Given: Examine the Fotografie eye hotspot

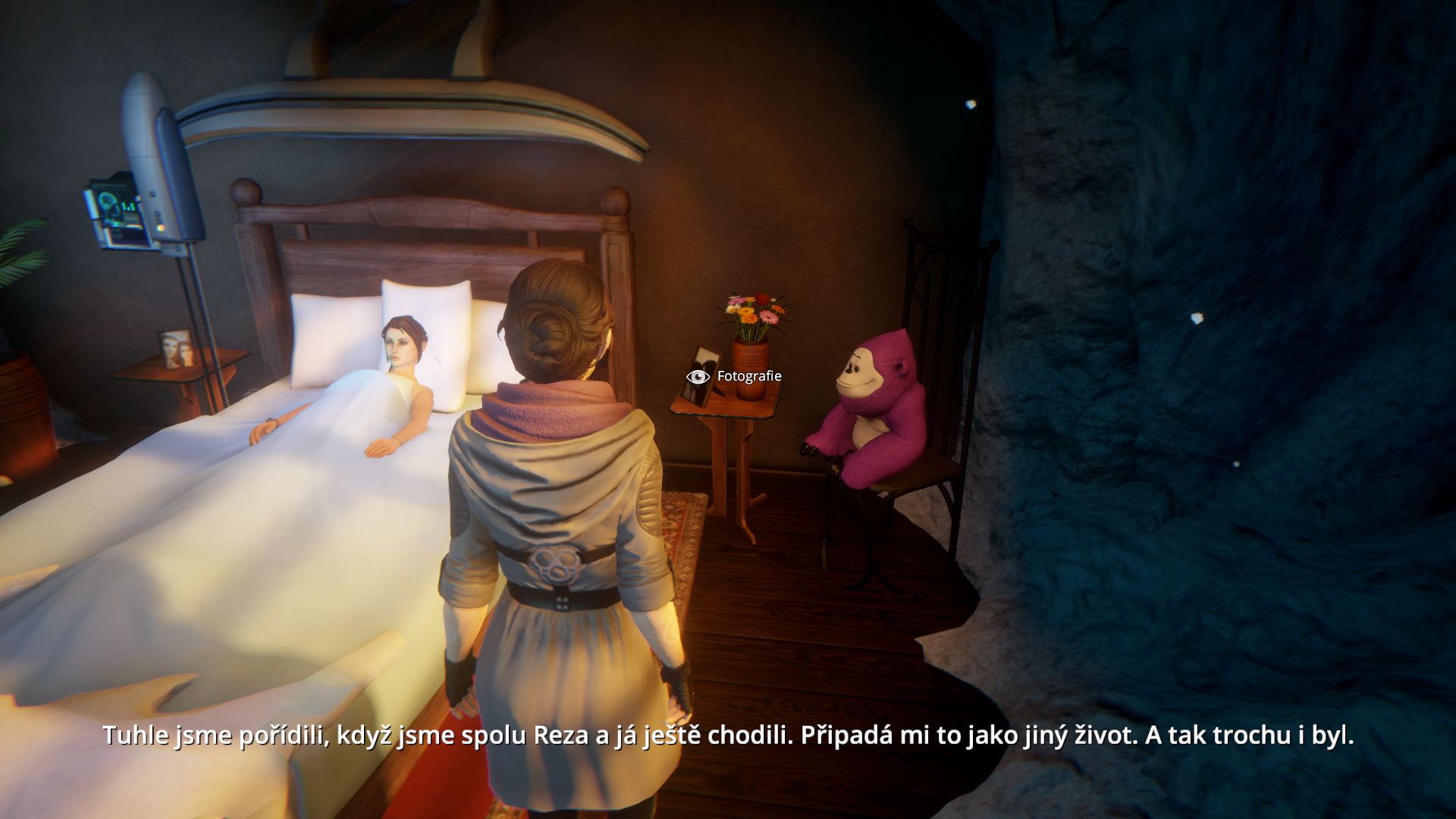Looking at the screenshot, I should click(x=698, y=377).
